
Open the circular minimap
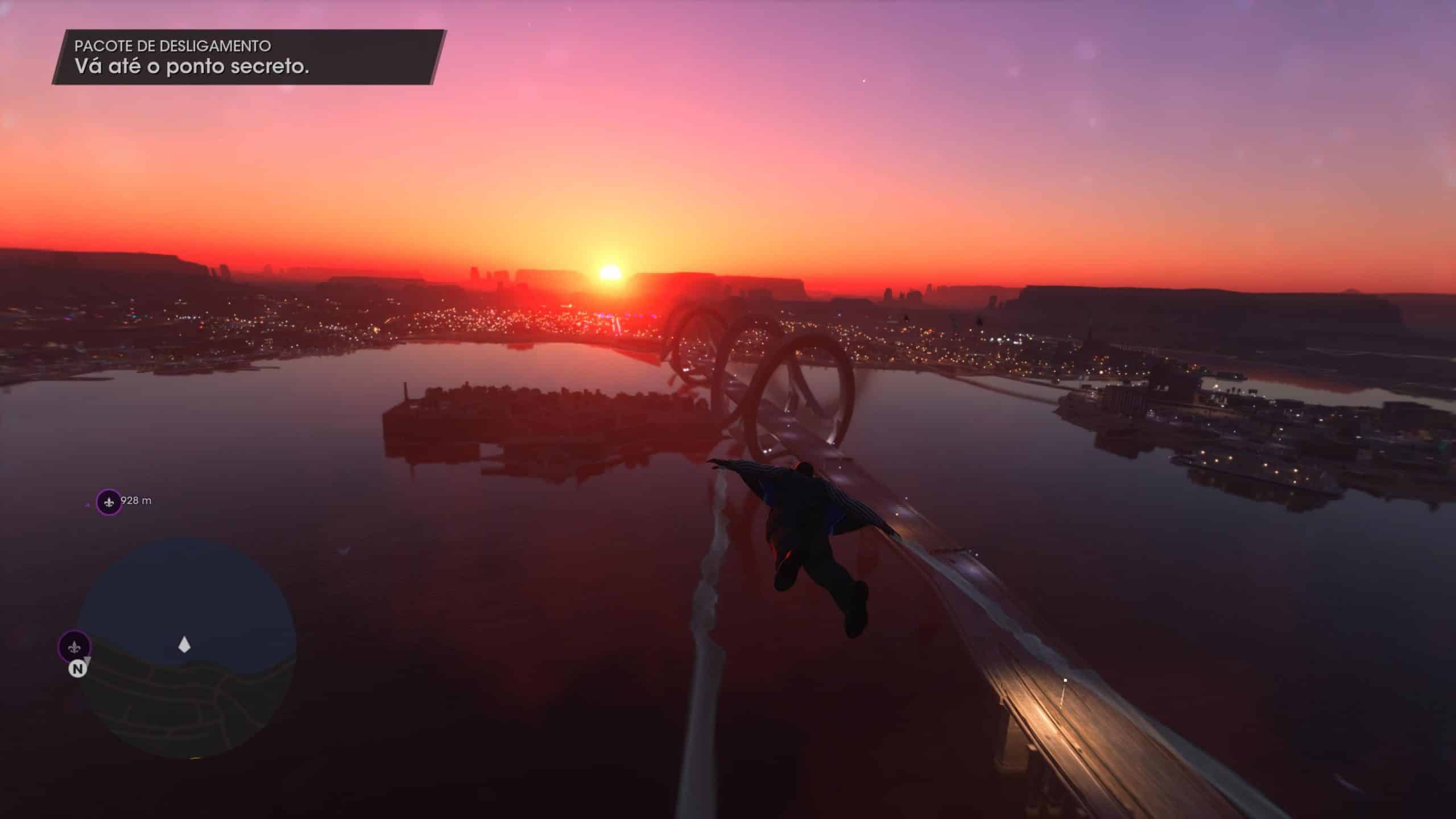188,648
